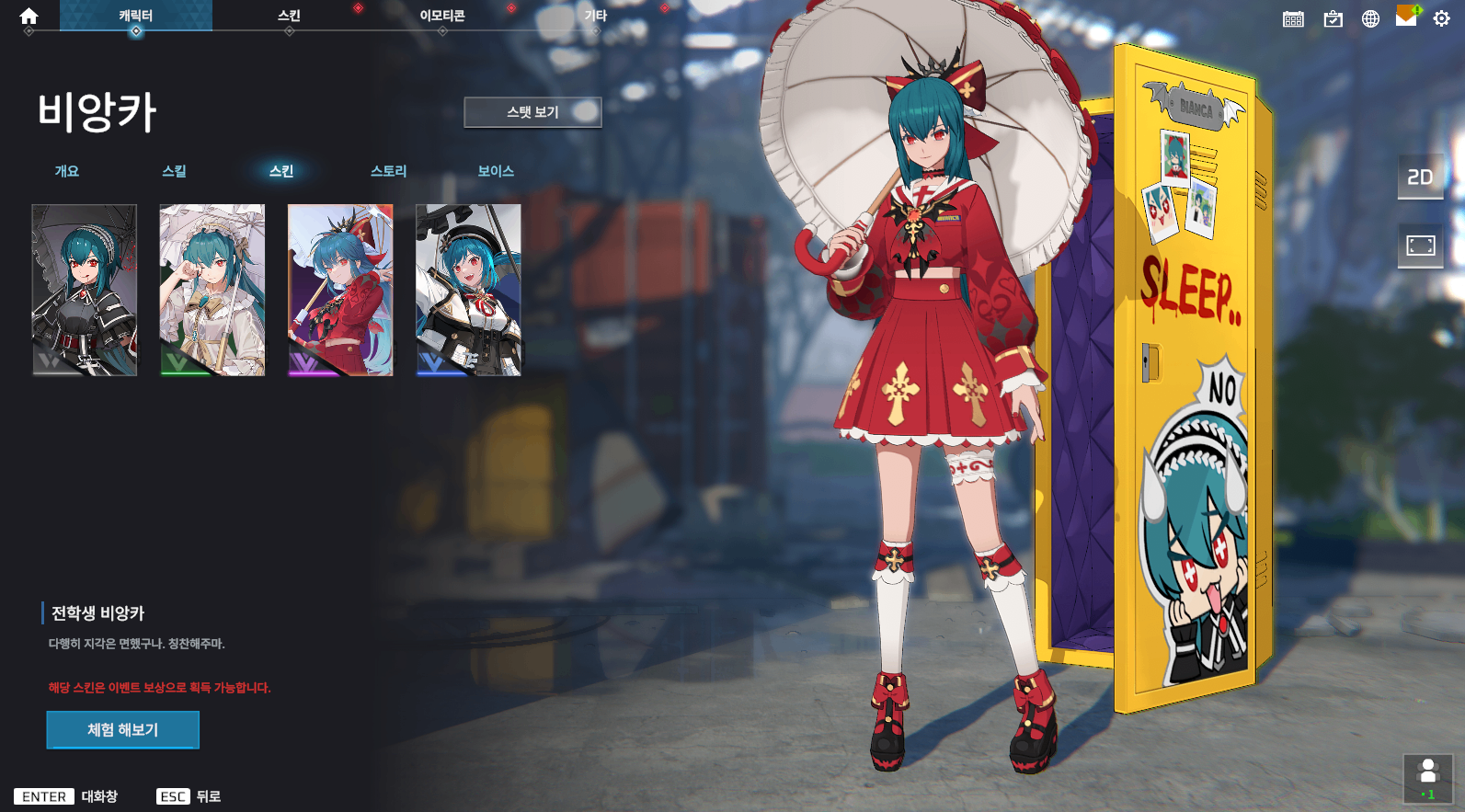The height and width of the screenshot is (812, 1465).
Task: Activate the fullscreen frame view button
Action: coord(1420,246)
